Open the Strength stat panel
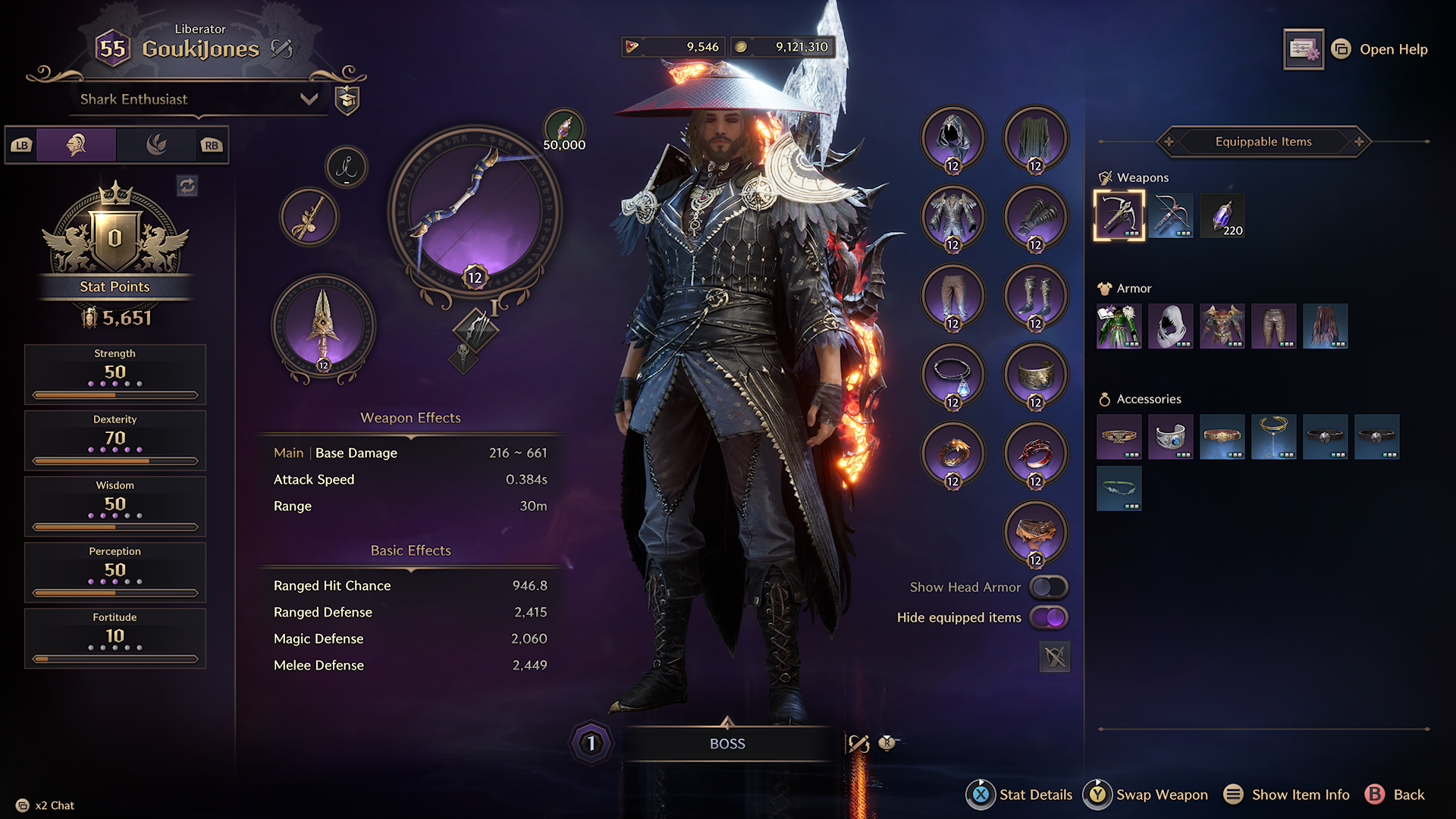The height and width of the screenshot is (819, 1456). pyautogui.click(x=115, y=374)
